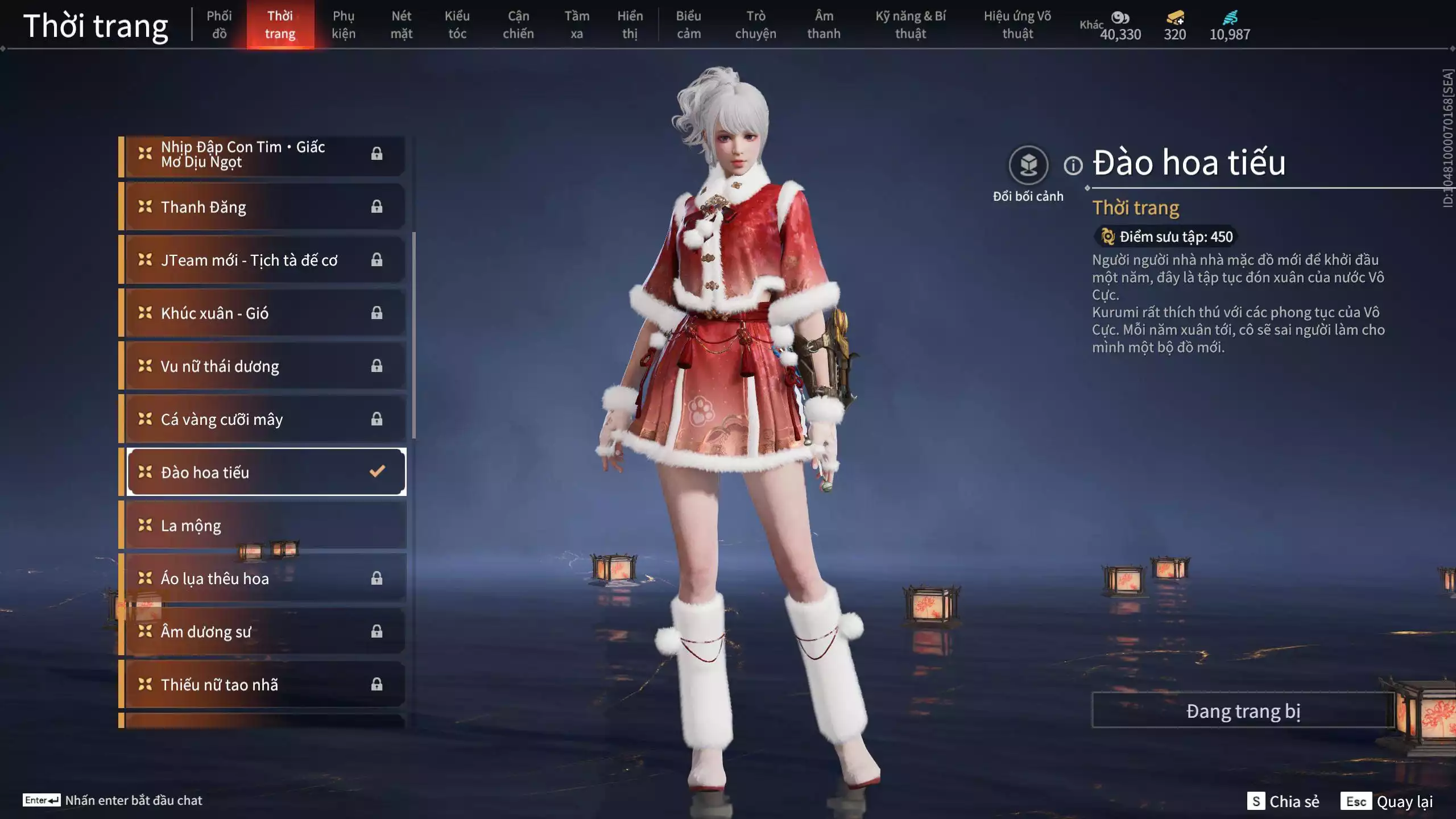Show the Cận chiến tab
The width and height of the screenshot is (1456, 819).
coord(518,24)
